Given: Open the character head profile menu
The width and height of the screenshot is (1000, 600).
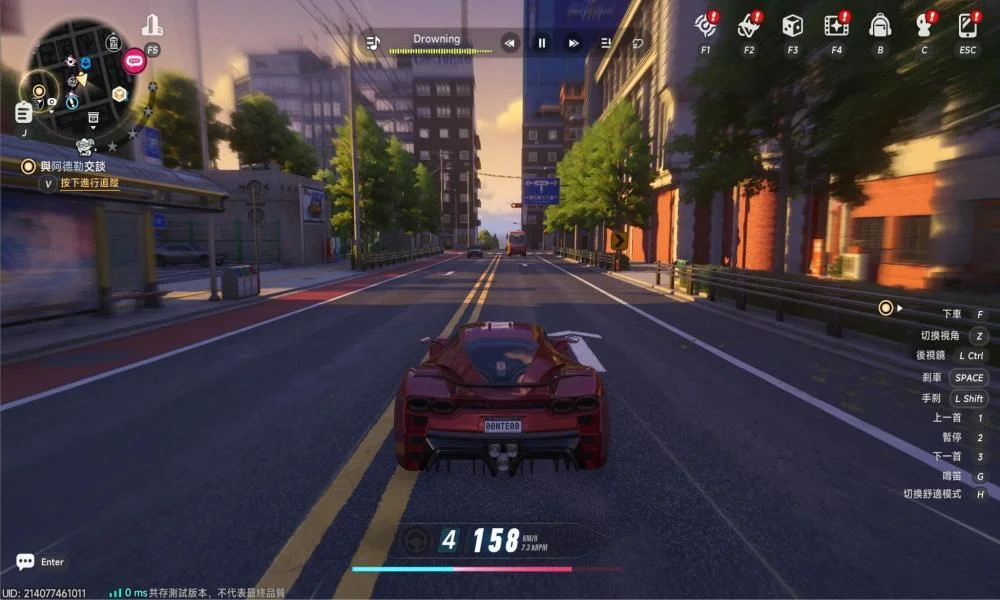Looking at the screenshot, I should 924,26.
